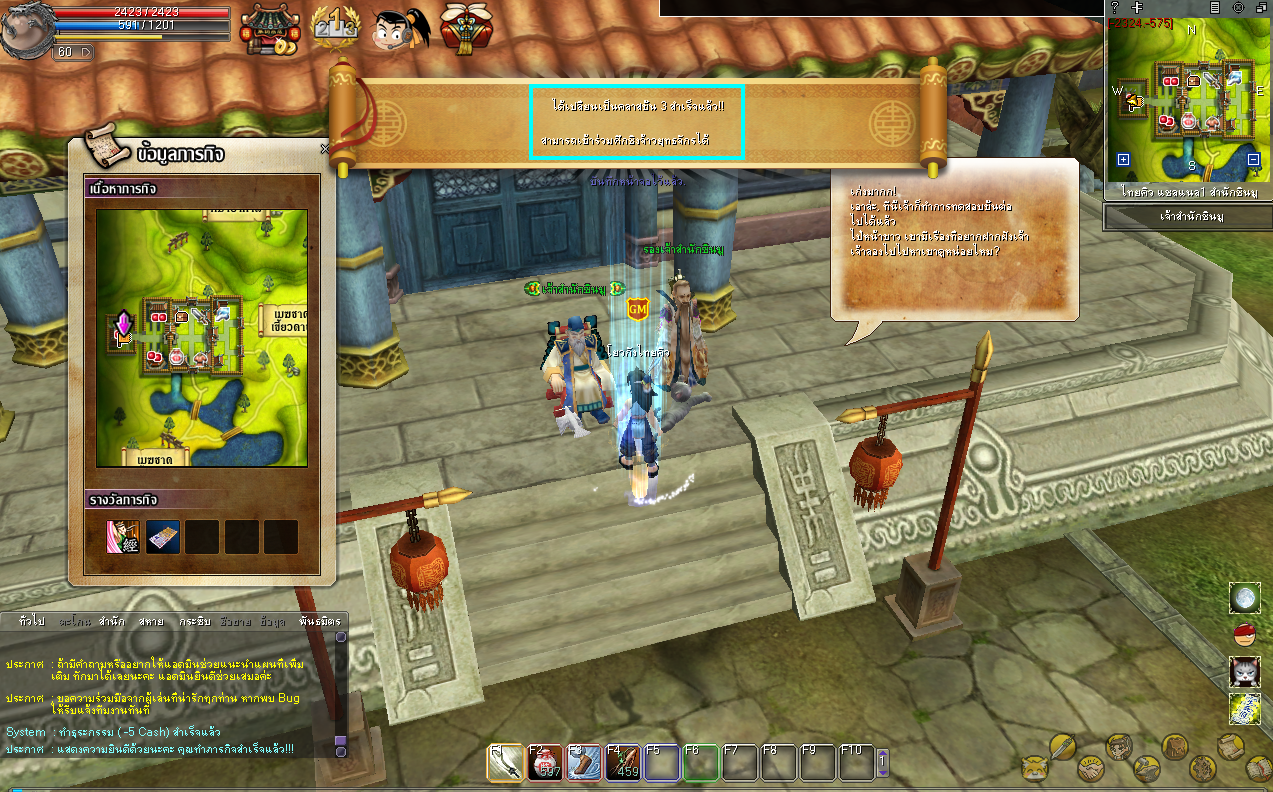The height and width of the screenshot is (792, 1273).
Task: Select the first quest reward item
Action: pos(123,537)
